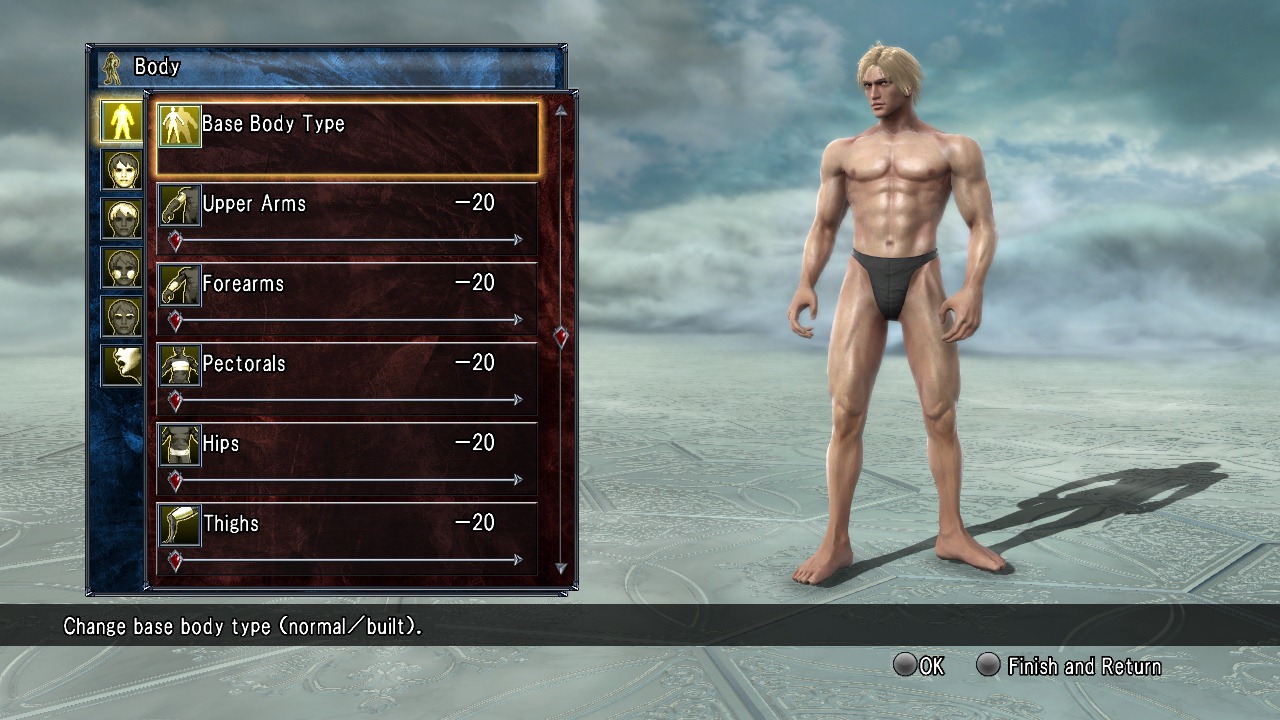Click the body list scrollbar handle
Viewport: 1280px width, 720px height.
click(561, 337)
